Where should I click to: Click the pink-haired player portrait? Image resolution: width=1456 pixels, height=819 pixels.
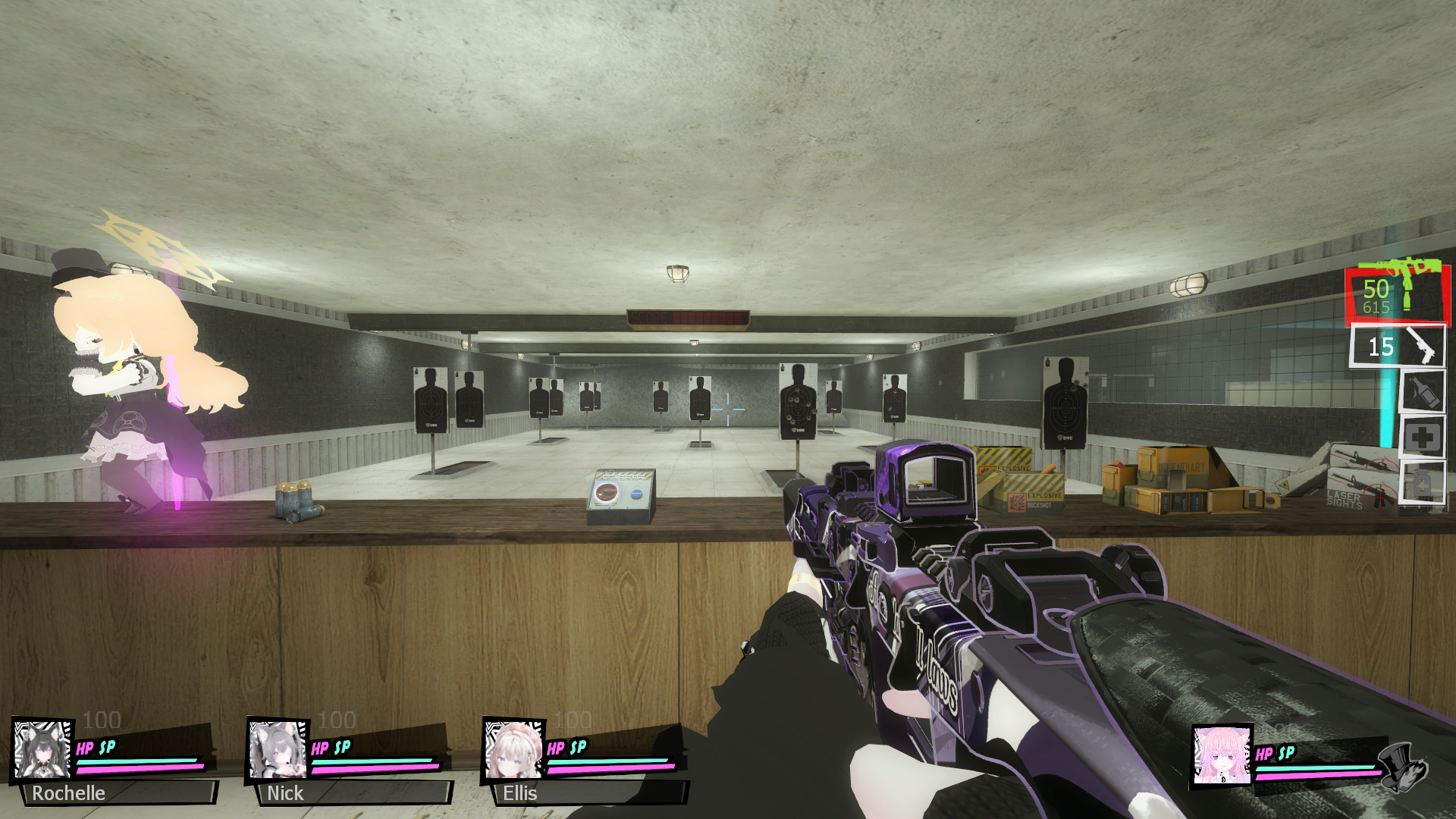1221,756
